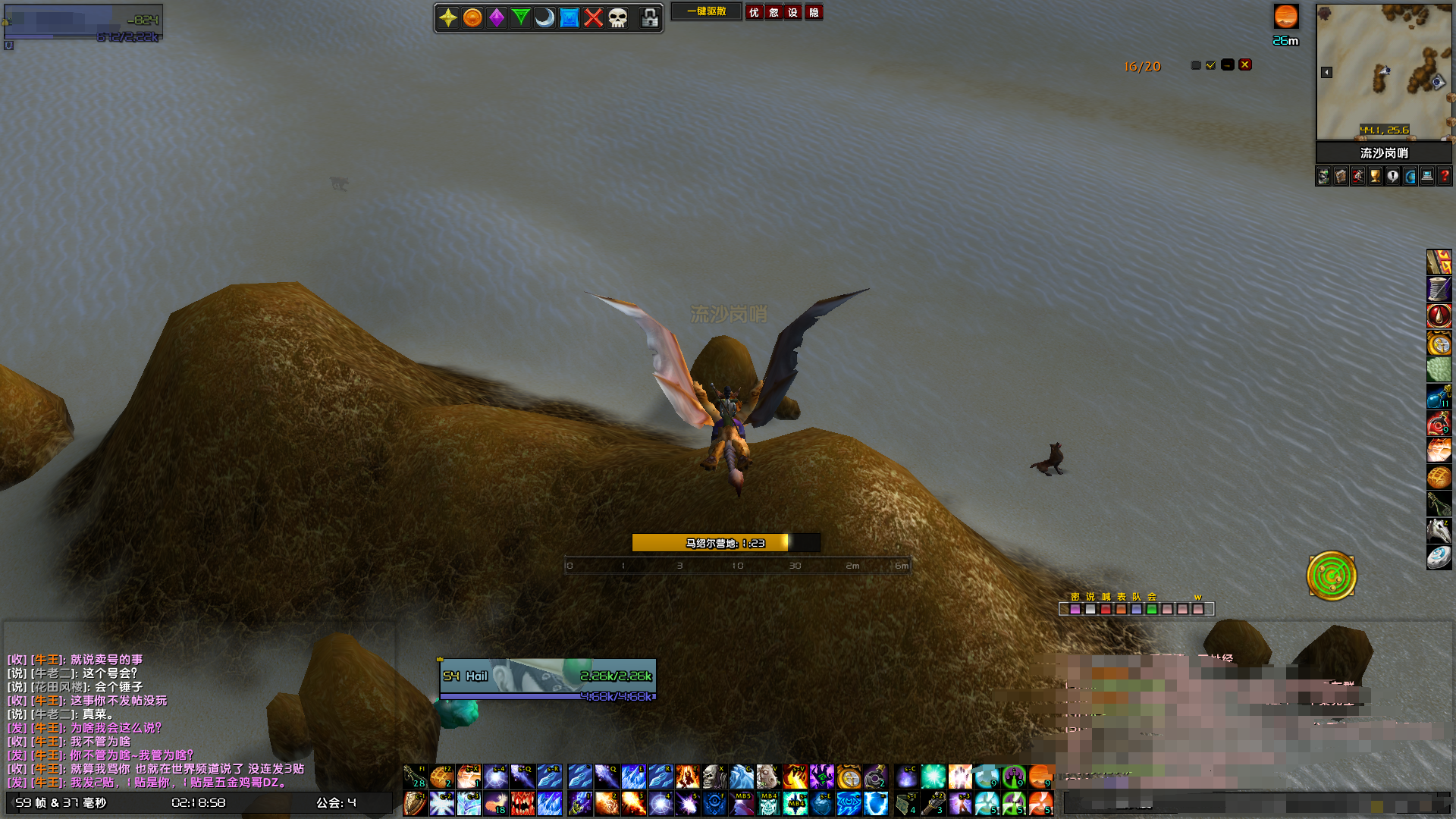1456x819 pixels.
Task: Click the round green radar button
Action: (1332, 576)
